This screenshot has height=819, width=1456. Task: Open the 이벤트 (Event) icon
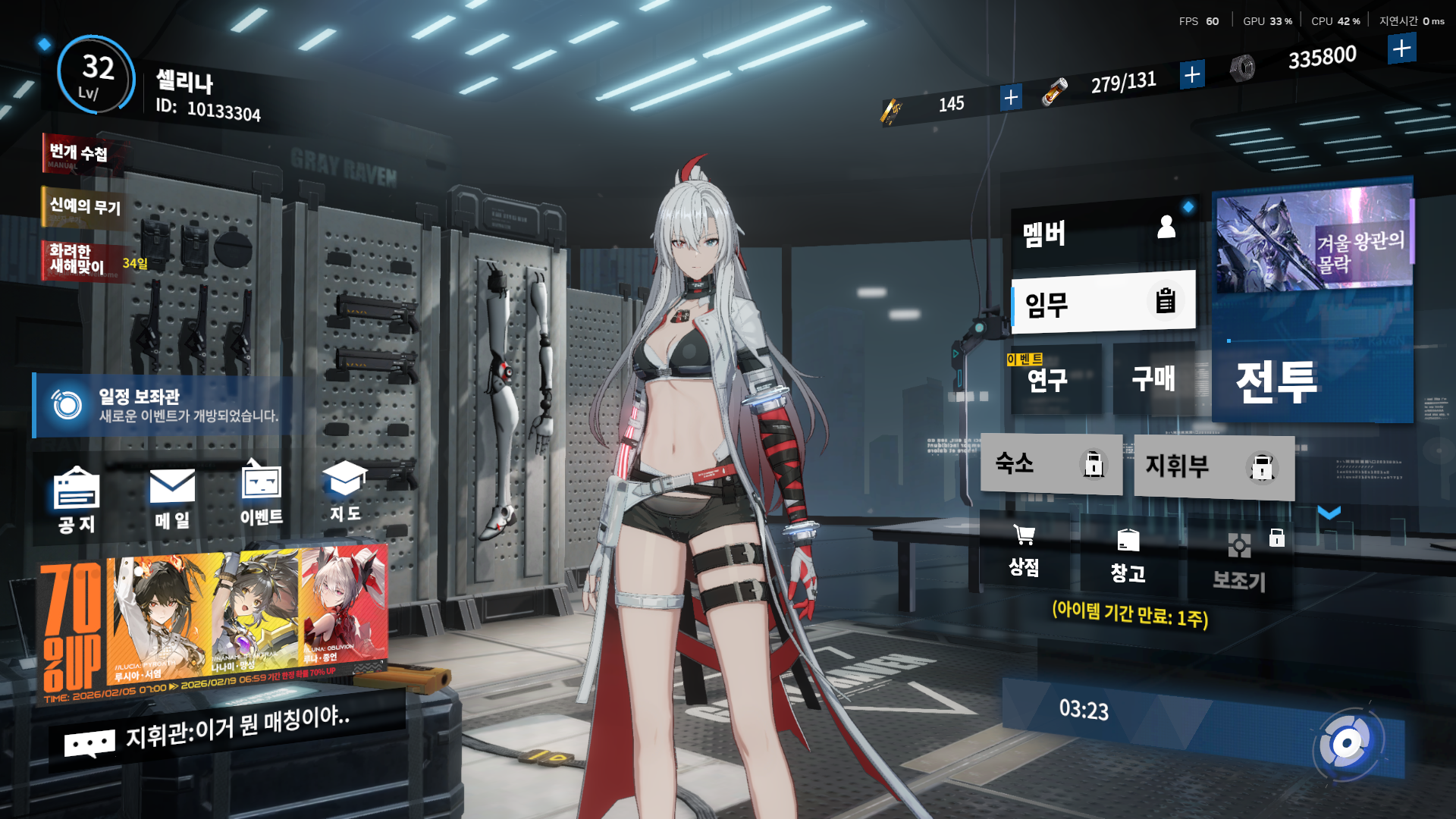pyautogui.click(x=262, y=494)
